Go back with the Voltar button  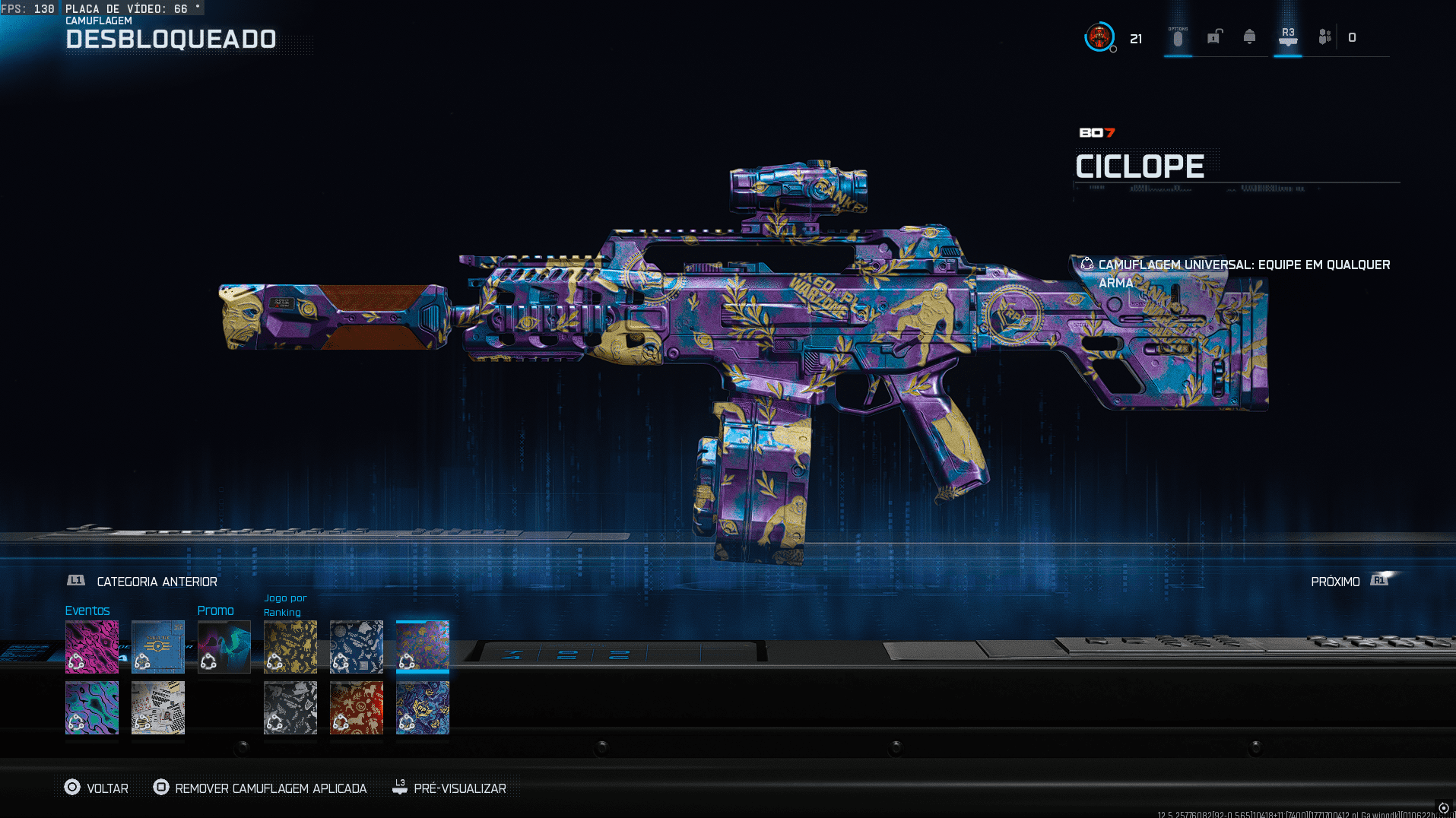click(x=97, y=788)
